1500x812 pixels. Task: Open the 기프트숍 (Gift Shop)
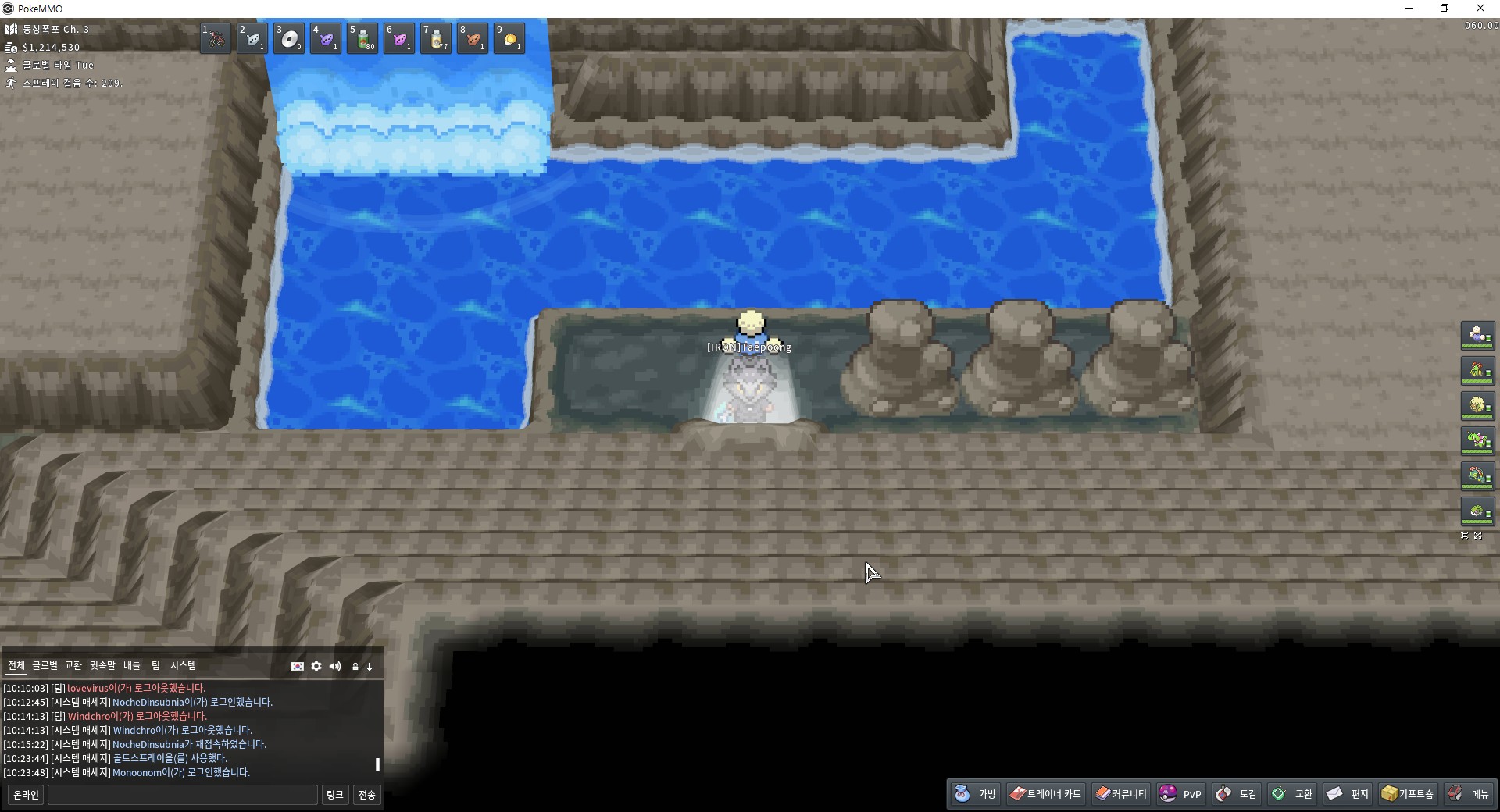[1408, 794]
